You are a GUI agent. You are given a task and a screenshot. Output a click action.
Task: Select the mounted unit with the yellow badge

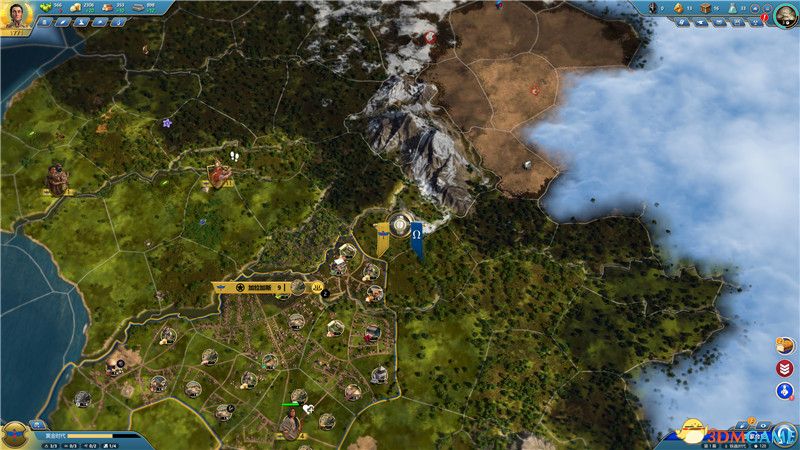pyautogui.click(x=218, y=176)
